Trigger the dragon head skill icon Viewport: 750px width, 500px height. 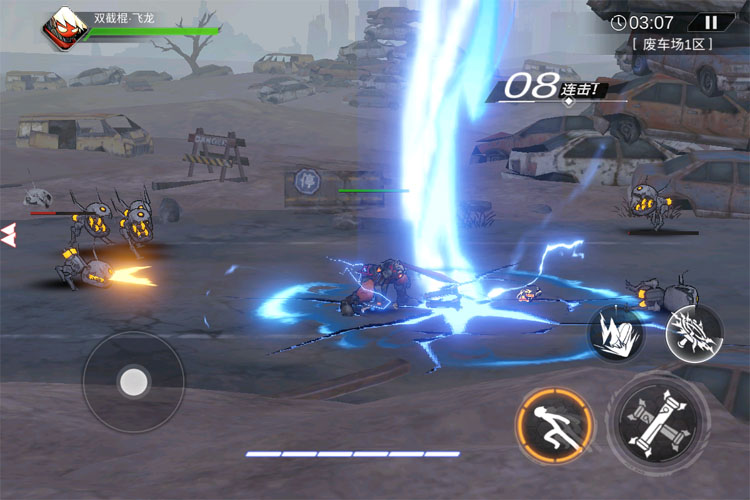point(693,332)
